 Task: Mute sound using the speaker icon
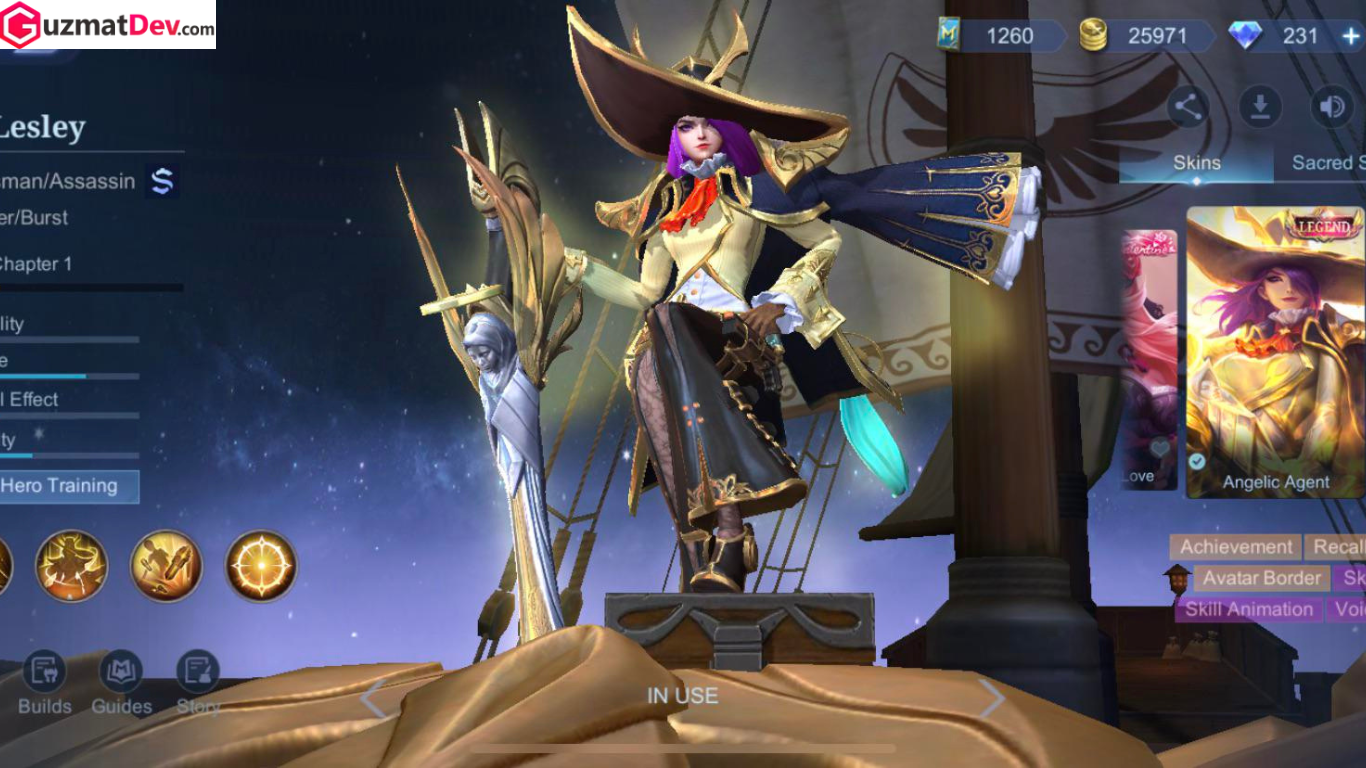tap(1331, 104)
